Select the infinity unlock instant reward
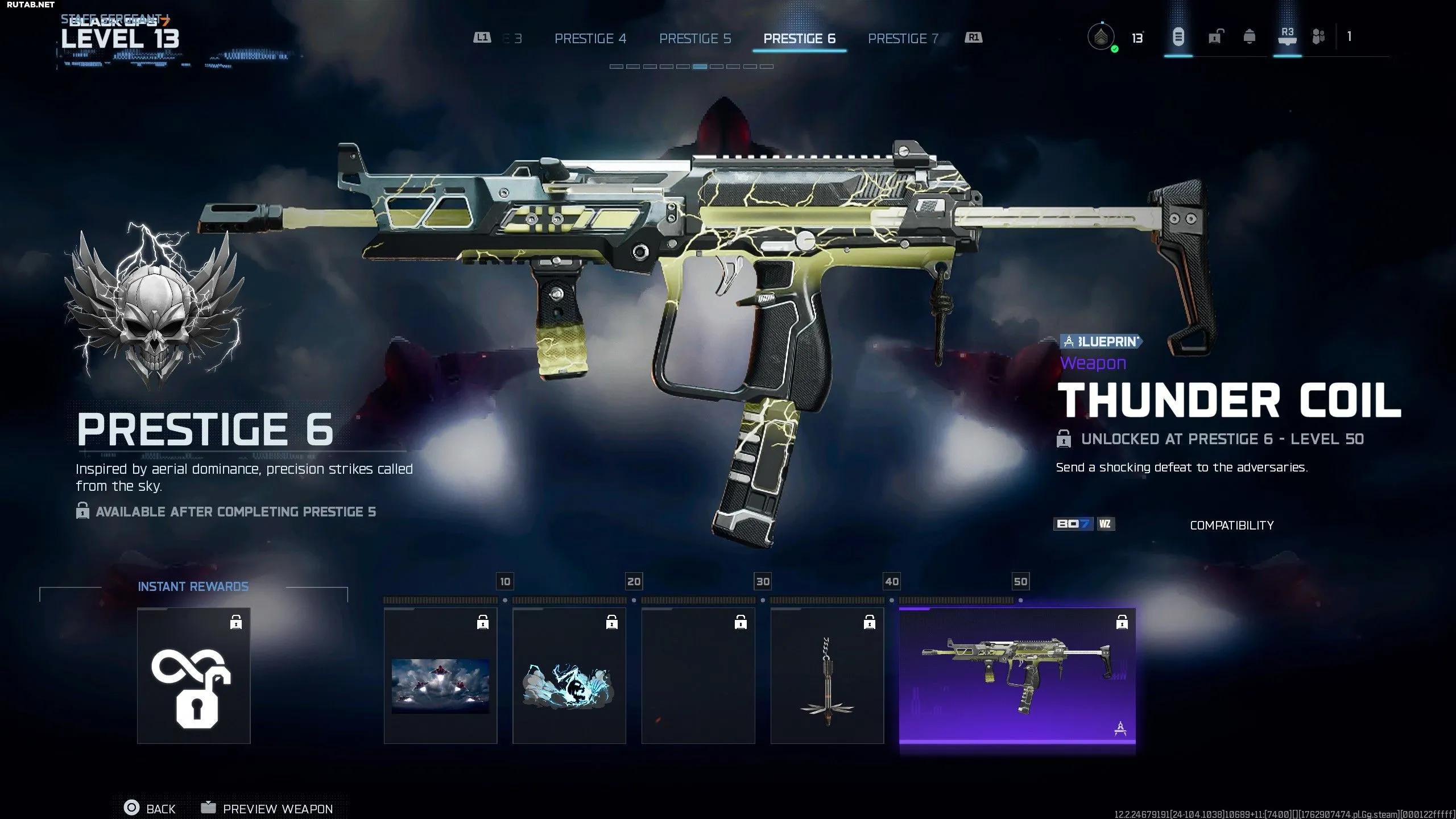 [193, 676]
